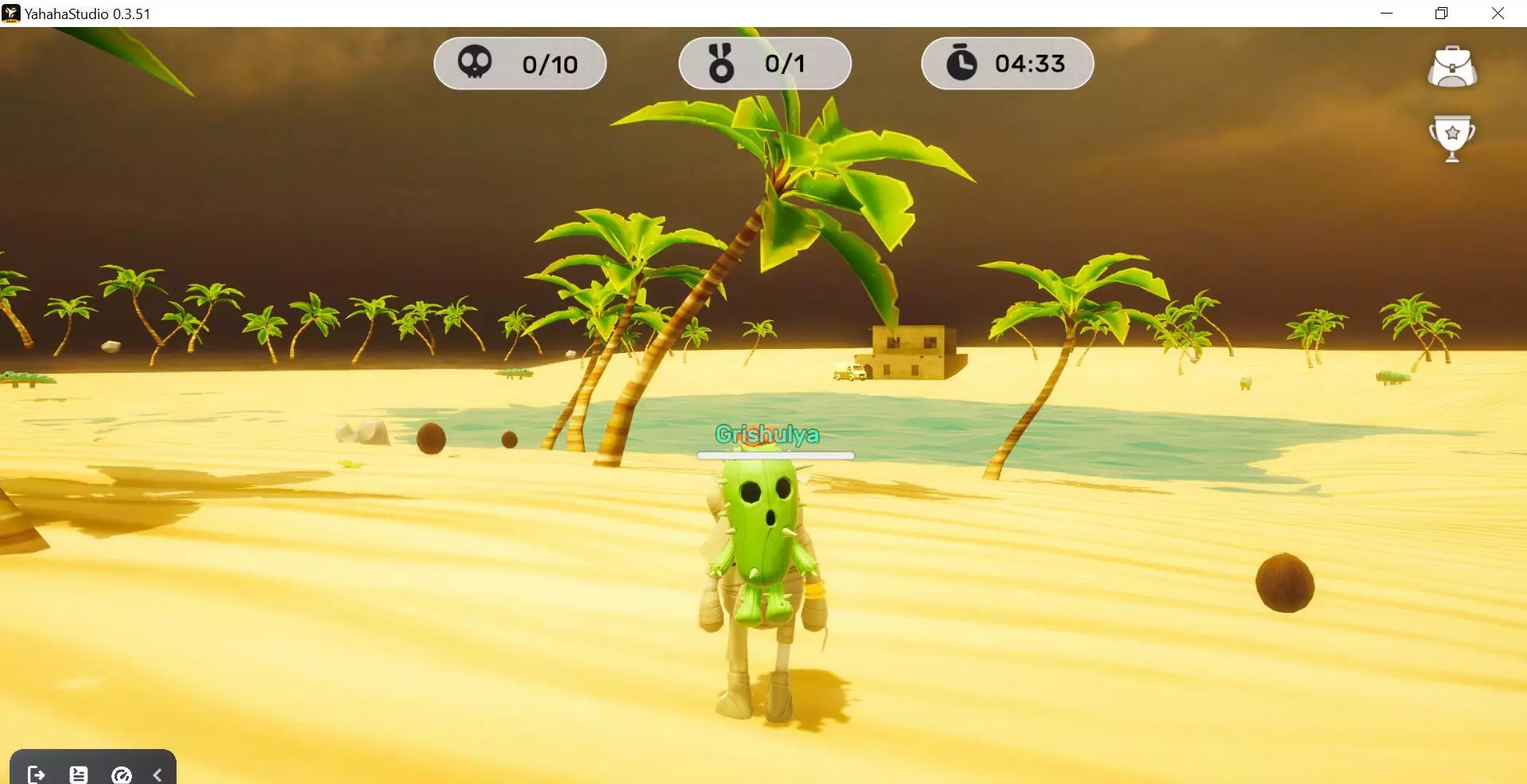The width and height of the screenshot is (1527, 784).
Task: Collapse the bottom toolbar with the arrow
Action: point(157,774)
